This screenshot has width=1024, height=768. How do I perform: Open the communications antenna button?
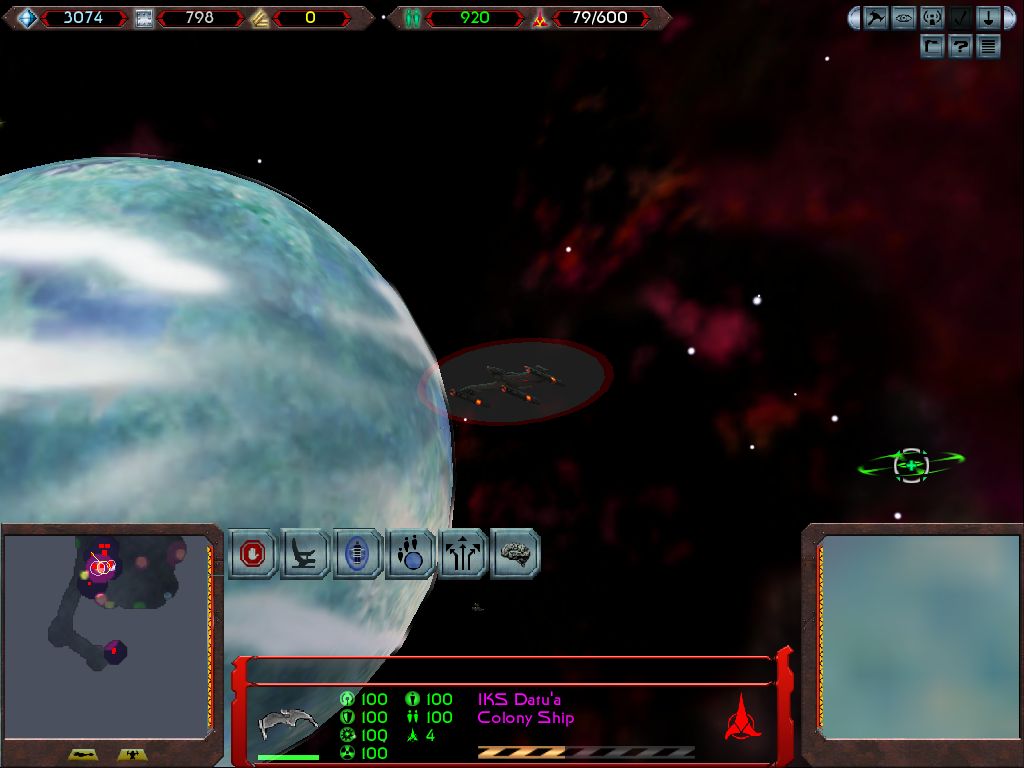tap(932, 18)
